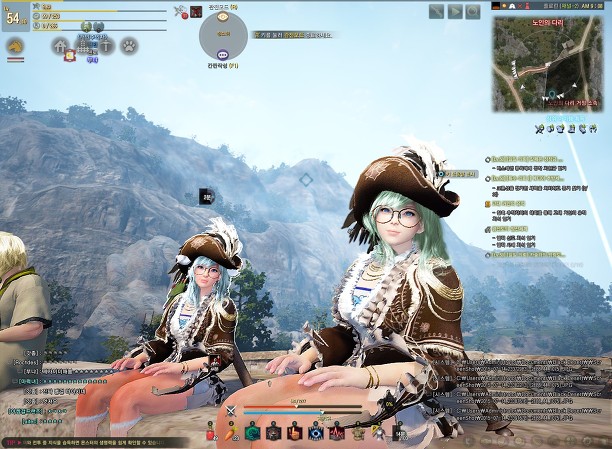Click the paw print pet icon
The image size is (612, 449).
(129, 45)
